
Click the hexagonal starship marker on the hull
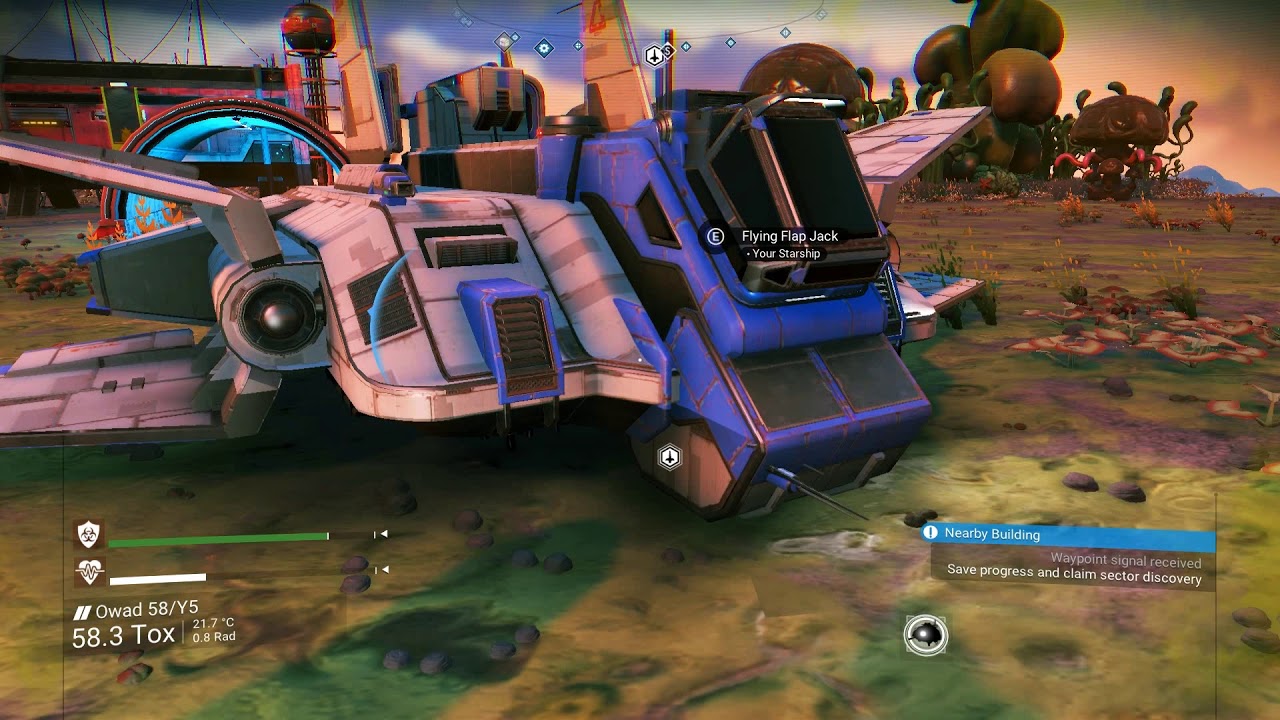point(670,457)
